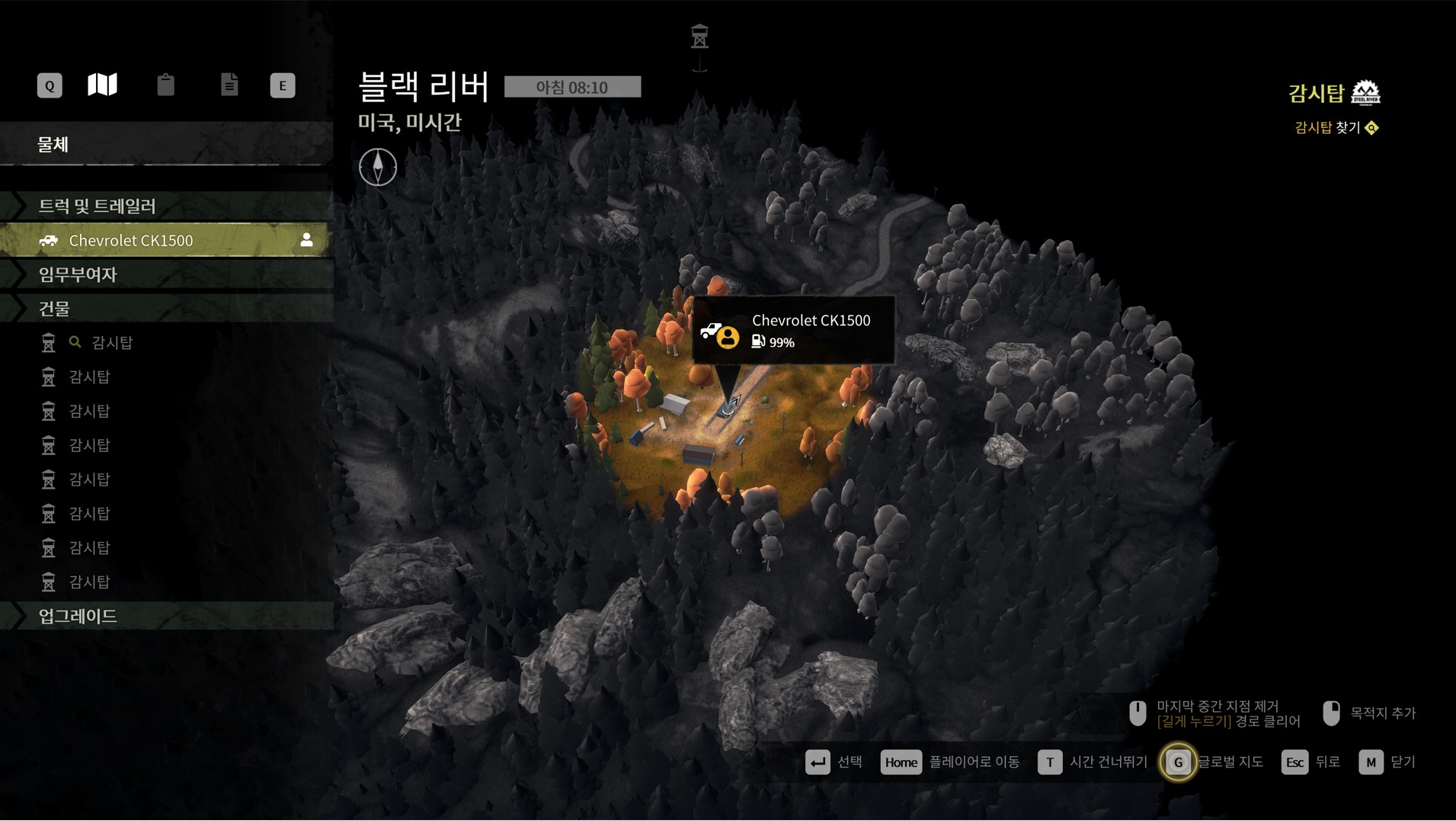The height and width of the screenshot is (821, 1456).
Task: Activate 시간 건너뛰기 time skip
Action: point(1092,762)
